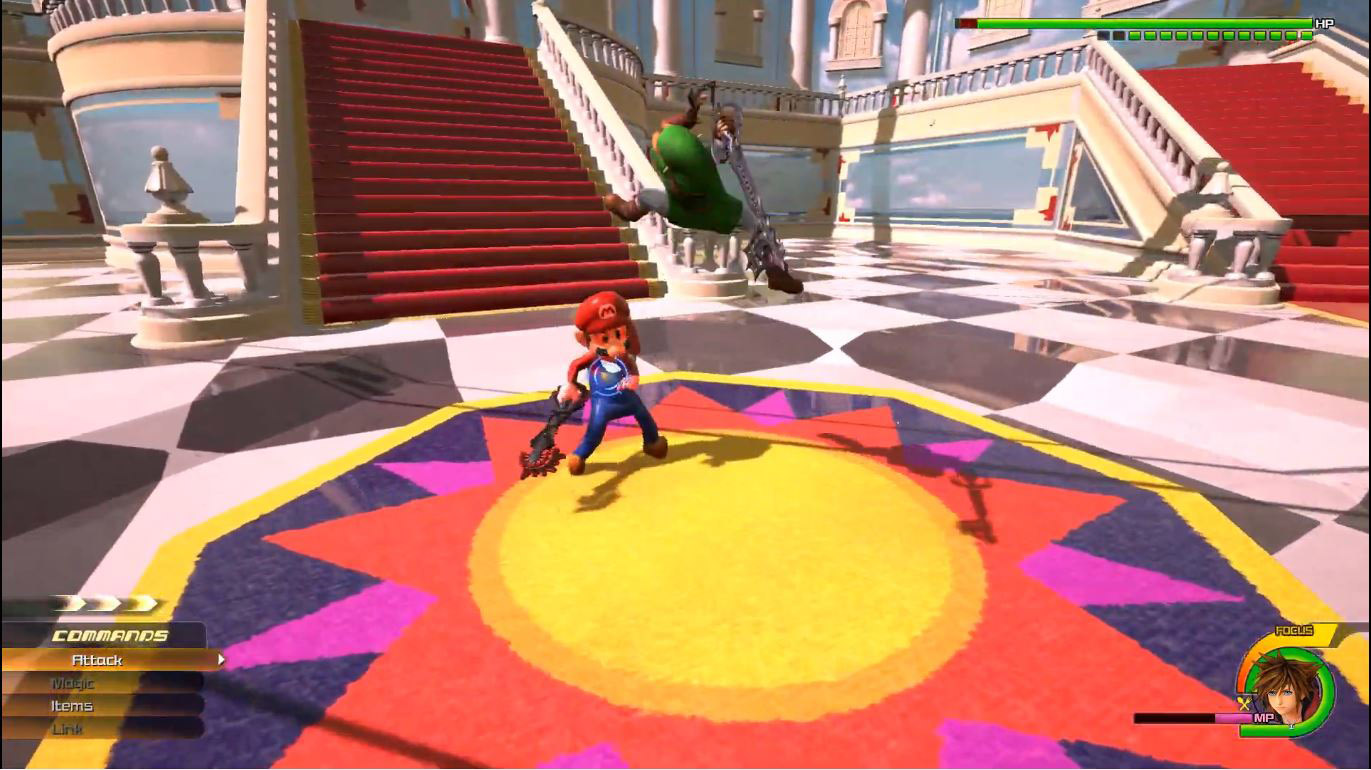Viewport: 1371px width, 770px height.
Task: Choose the Link command
Action: 67,731
